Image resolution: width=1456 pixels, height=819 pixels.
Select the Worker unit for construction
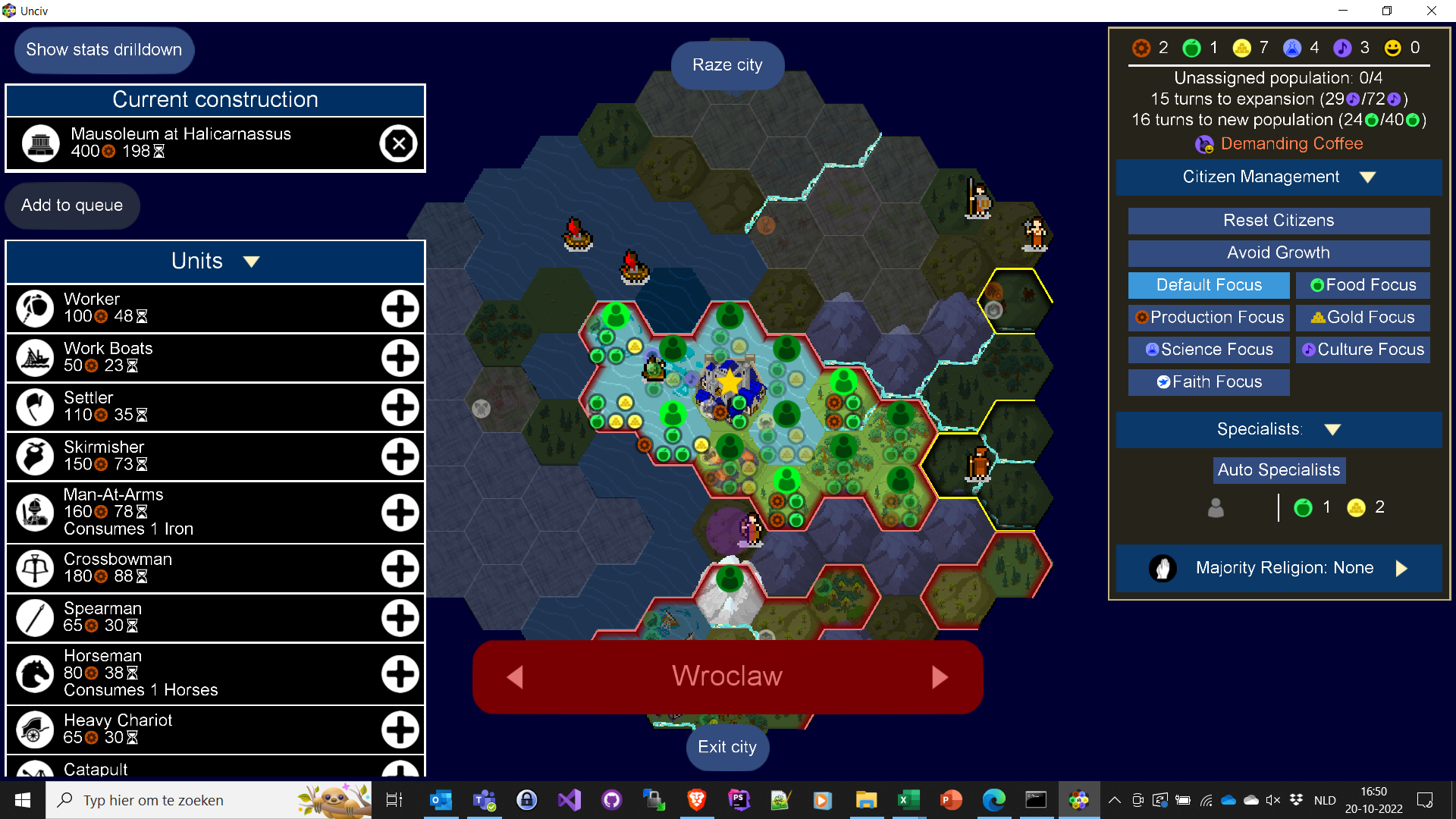(x=35, y=308)
